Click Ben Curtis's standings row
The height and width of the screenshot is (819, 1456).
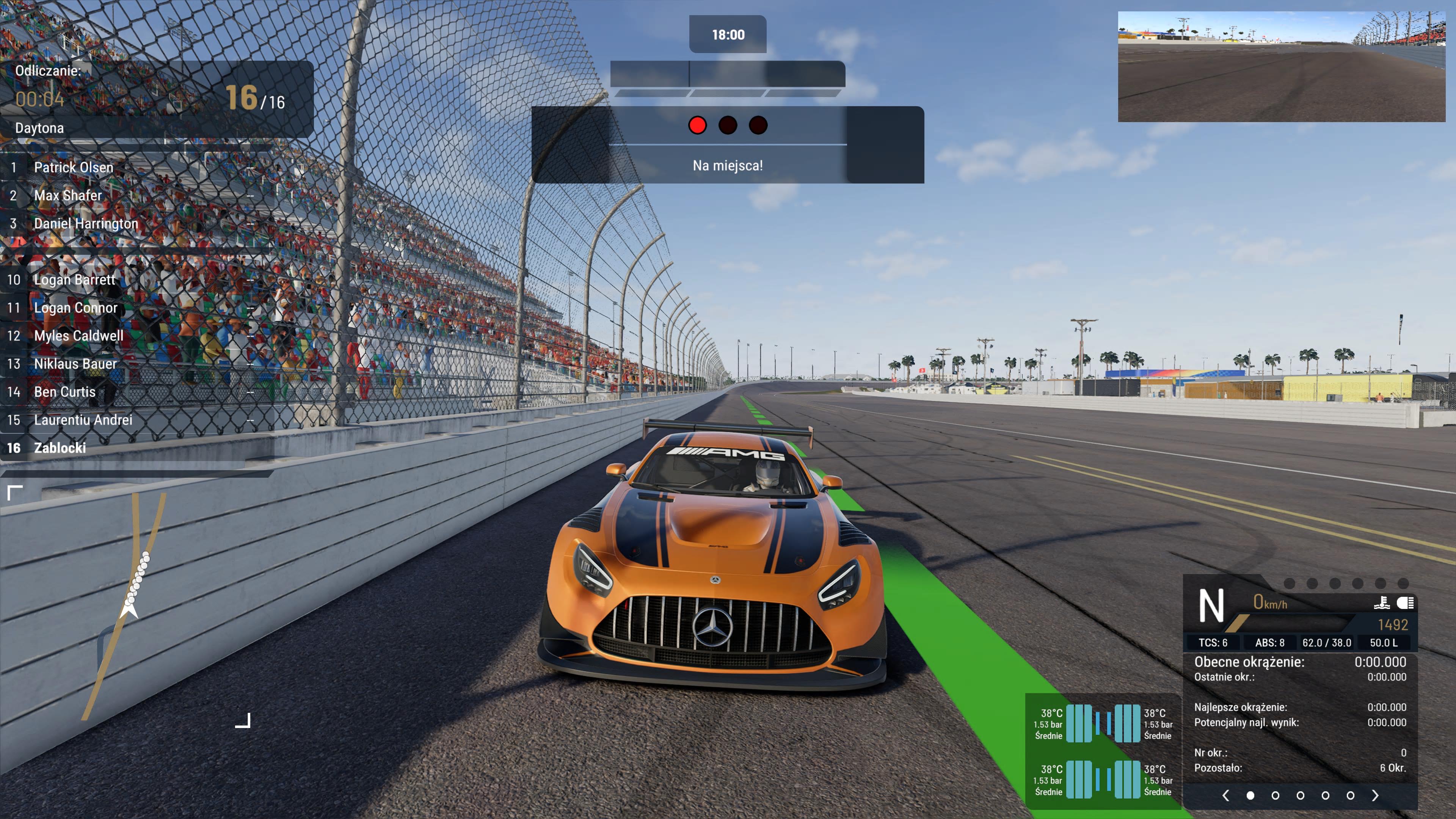pyautogui.click(x=64, y=392)
